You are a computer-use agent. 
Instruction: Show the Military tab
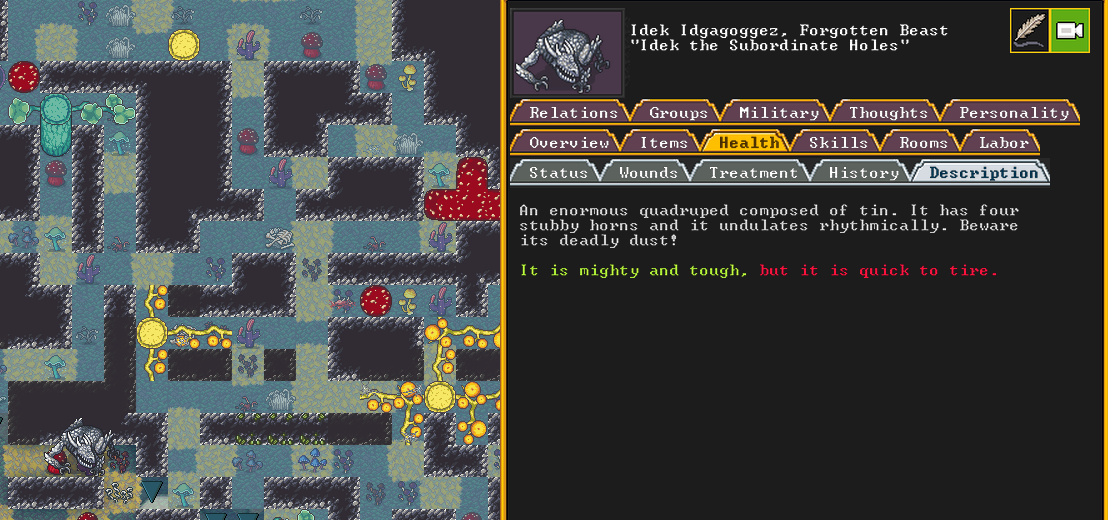point(778,113)
